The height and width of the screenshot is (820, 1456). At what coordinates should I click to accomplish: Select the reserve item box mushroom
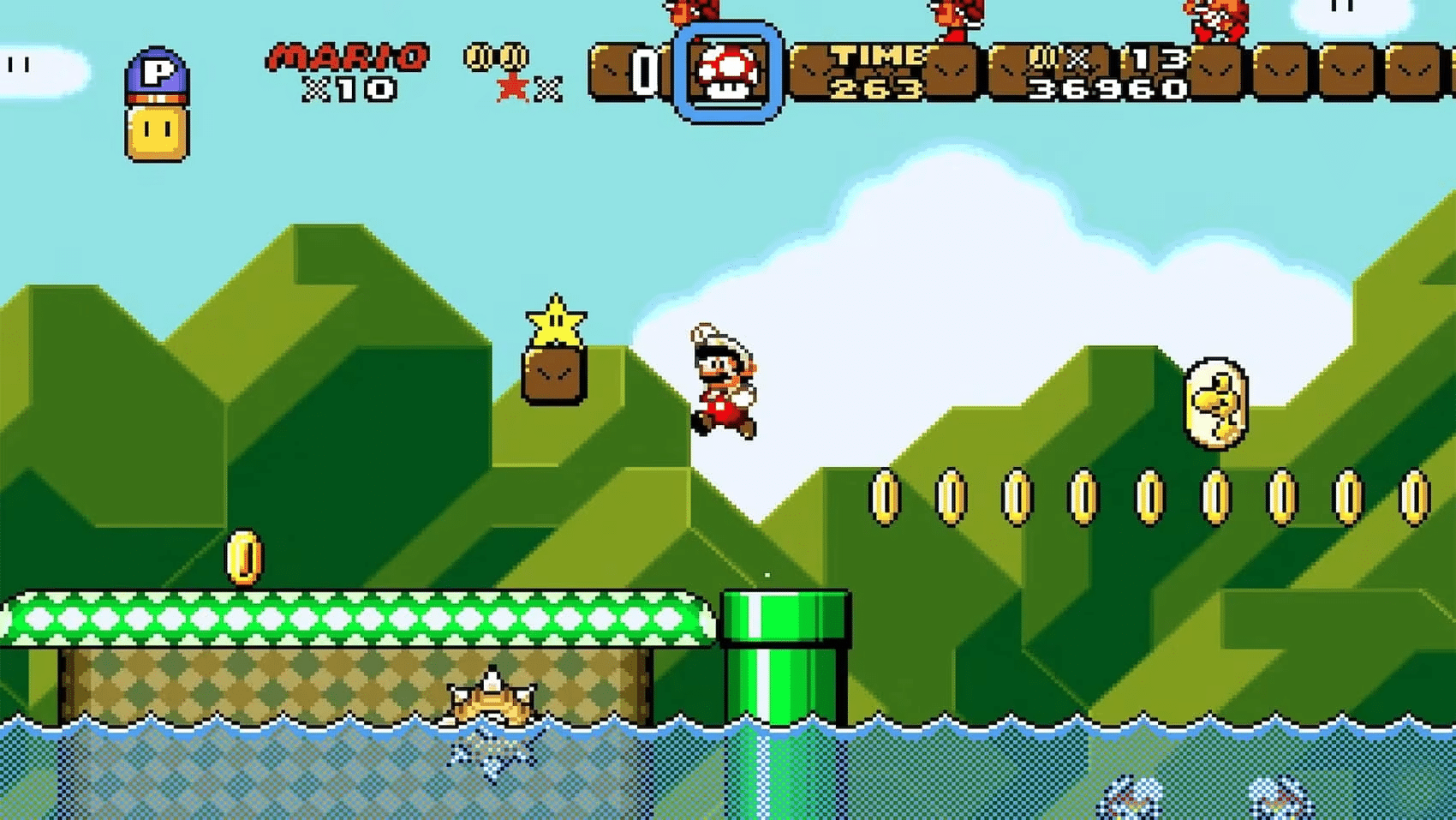[x=727, y=72]
